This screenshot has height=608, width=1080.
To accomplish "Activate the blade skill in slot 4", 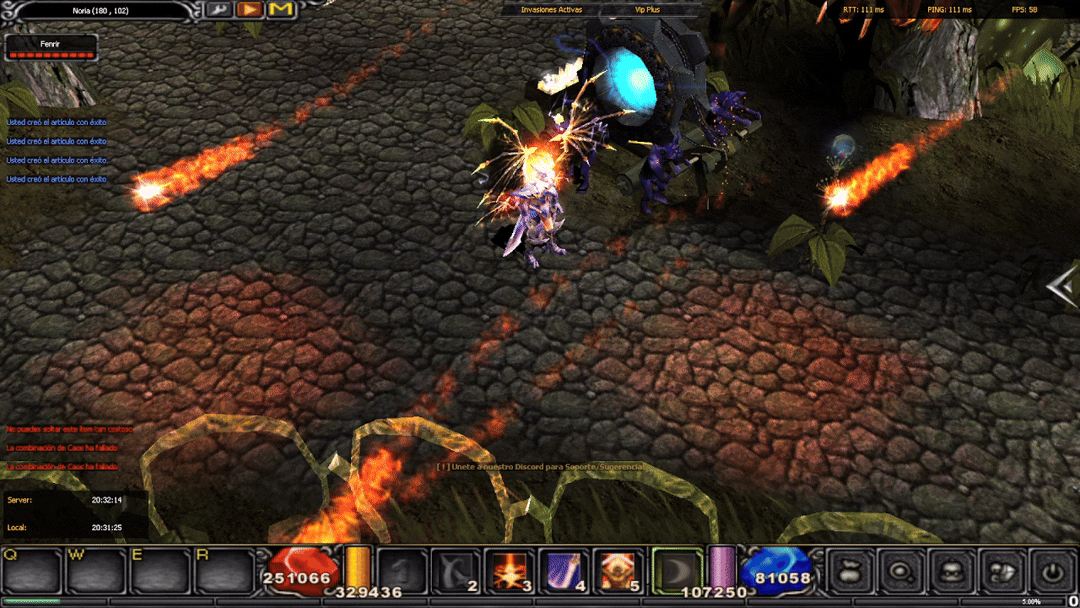I will (x=564, y=571).
